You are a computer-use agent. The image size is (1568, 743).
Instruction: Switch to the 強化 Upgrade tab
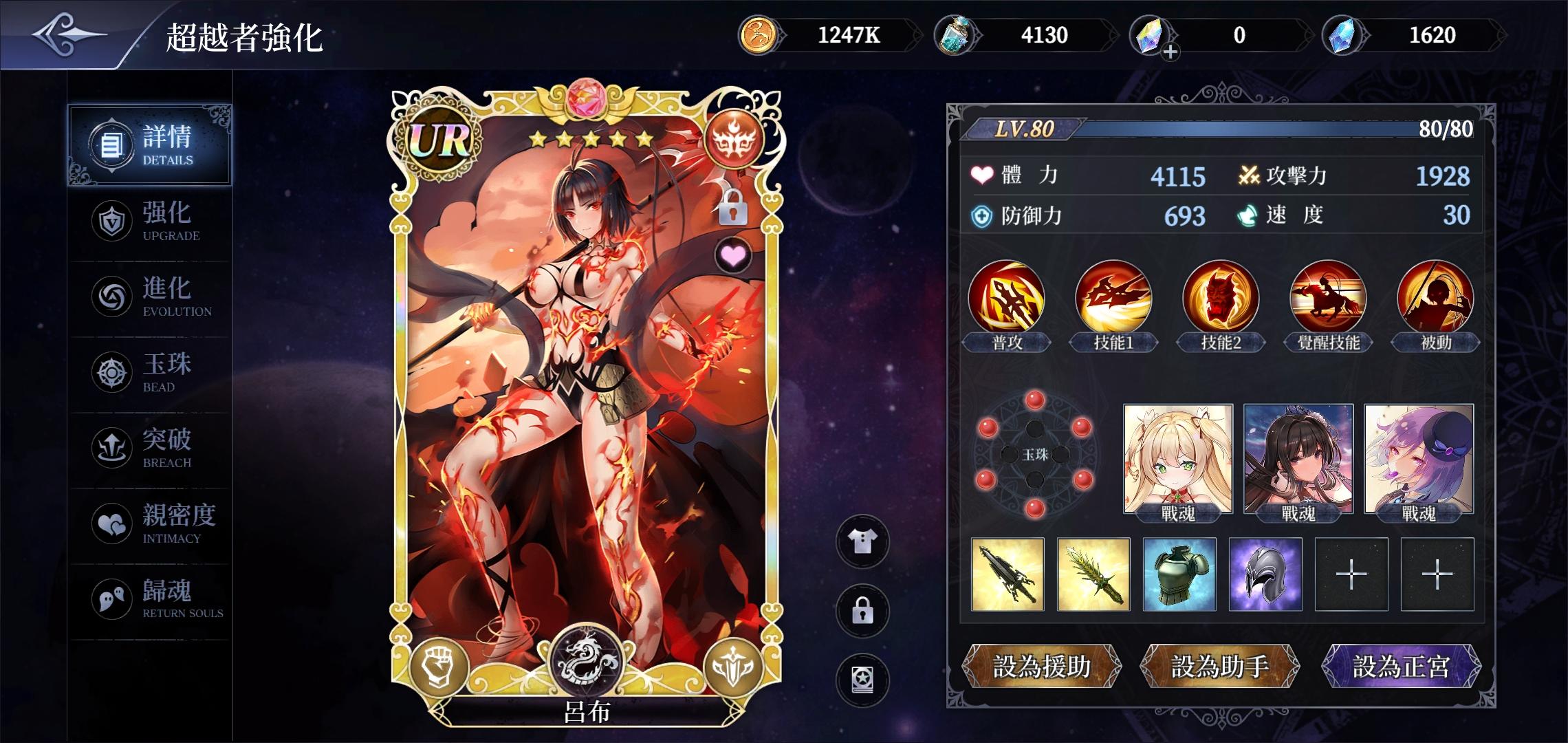(x=149, y=222)
